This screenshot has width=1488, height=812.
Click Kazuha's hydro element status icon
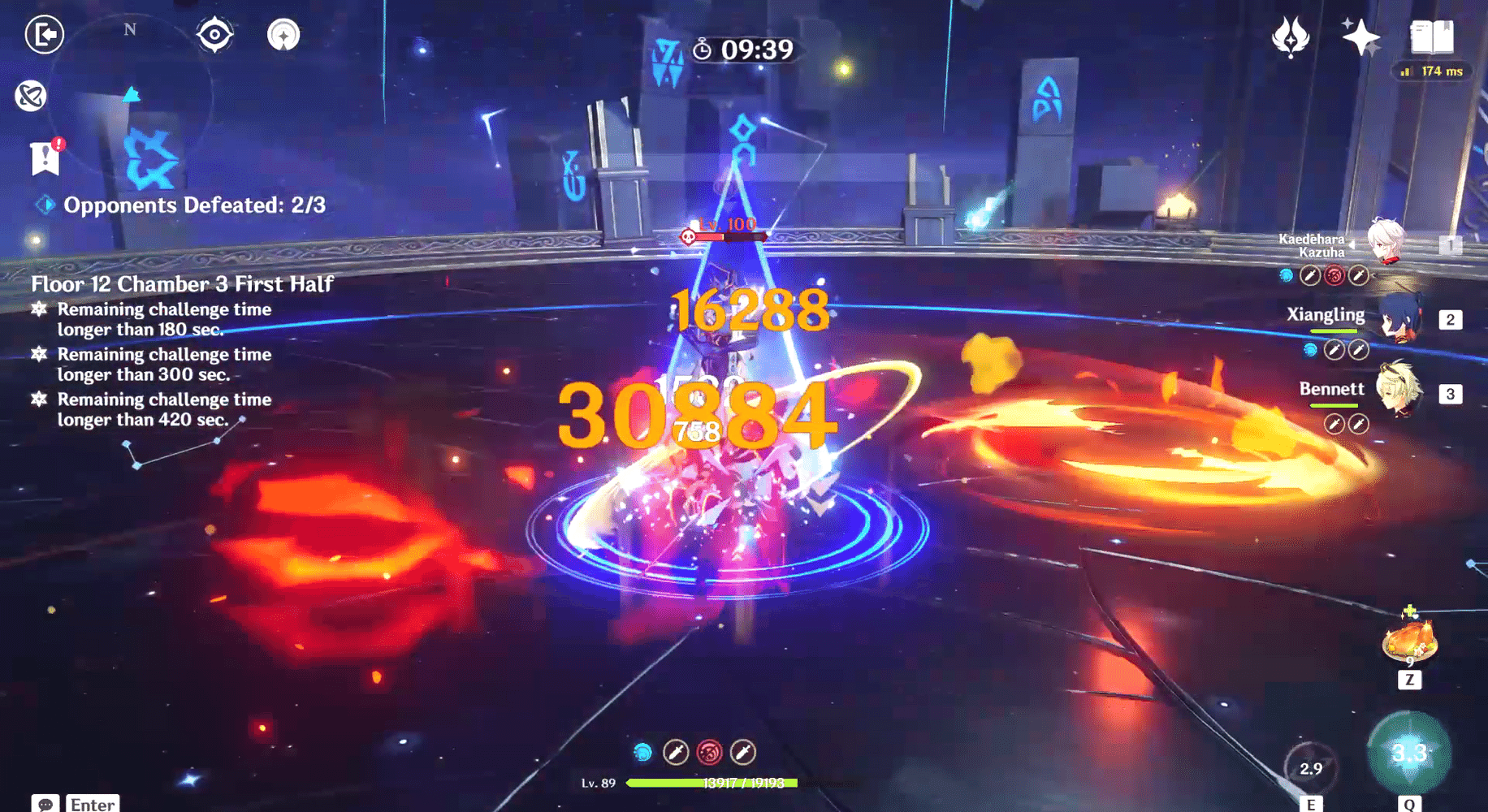pyautogui.click(x=1285, y=274)
